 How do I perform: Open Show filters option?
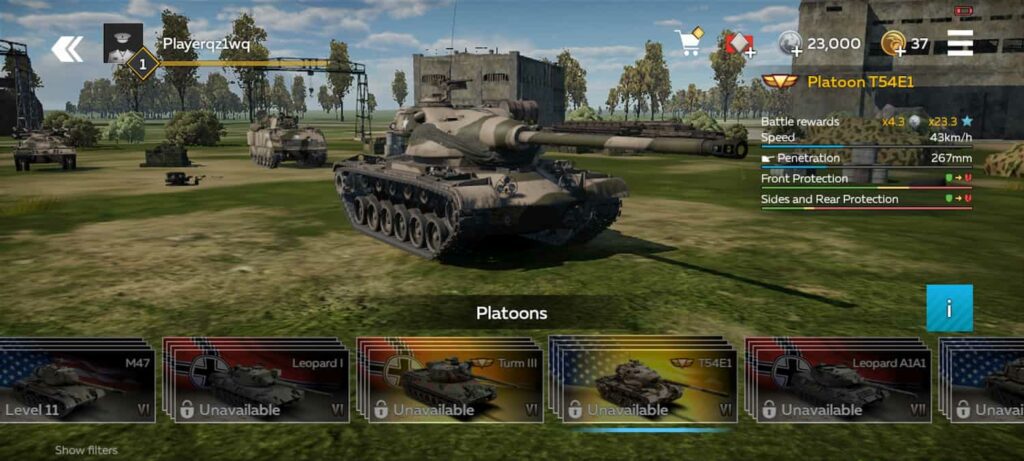[x=86, y=450]
